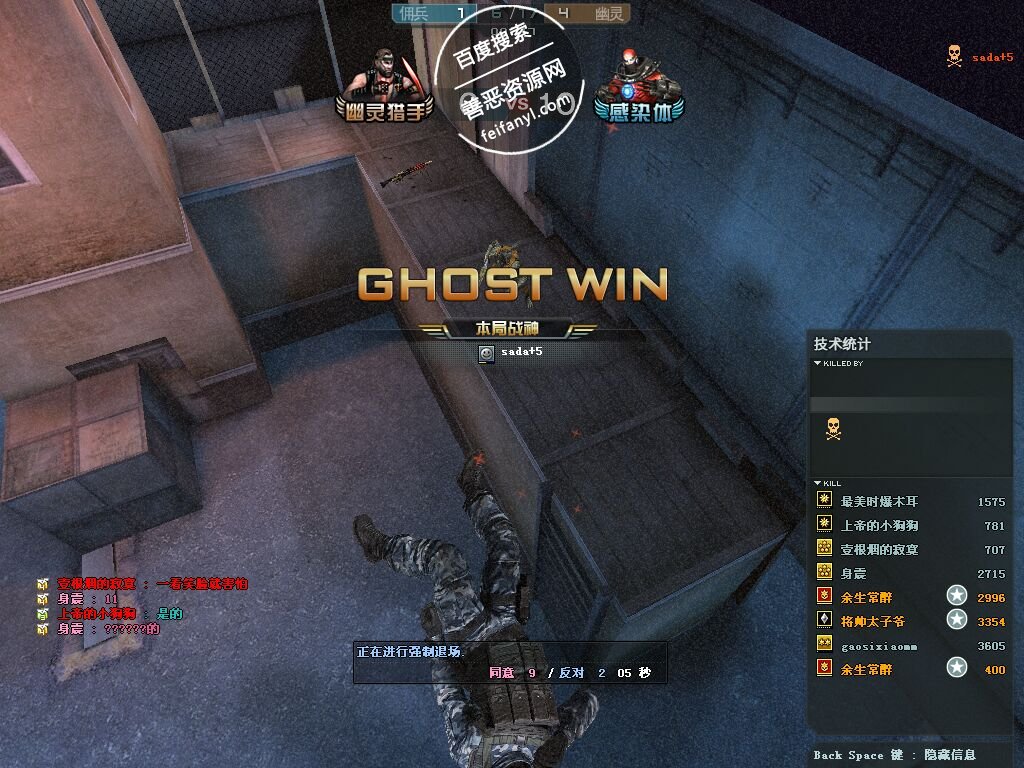Image resolution: width=1024 pixels, height=768 pixels.
Task: Vote 同意 on the forced-kick poll
Action: click(502, 673)
